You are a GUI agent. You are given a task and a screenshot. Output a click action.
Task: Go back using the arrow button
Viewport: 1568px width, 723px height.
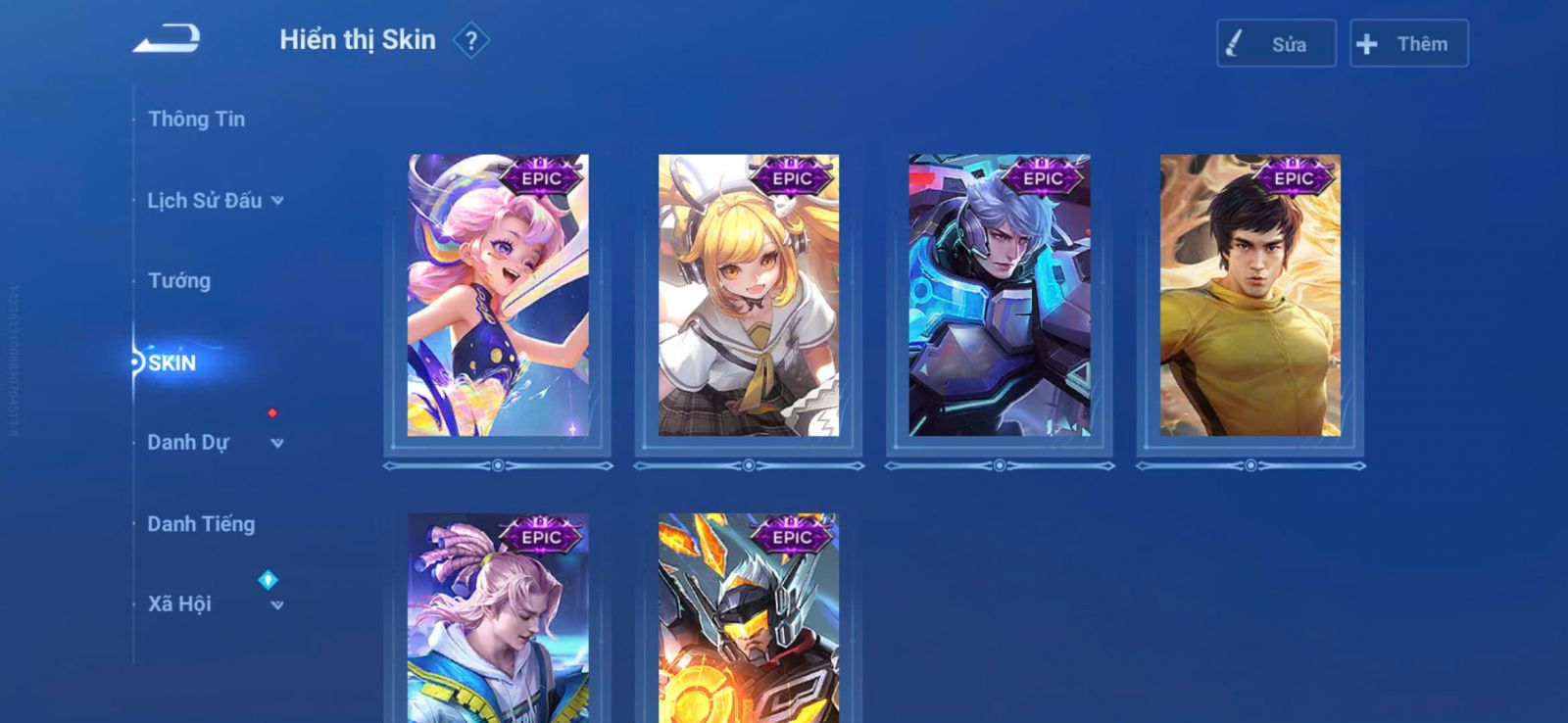coord(167,39)
